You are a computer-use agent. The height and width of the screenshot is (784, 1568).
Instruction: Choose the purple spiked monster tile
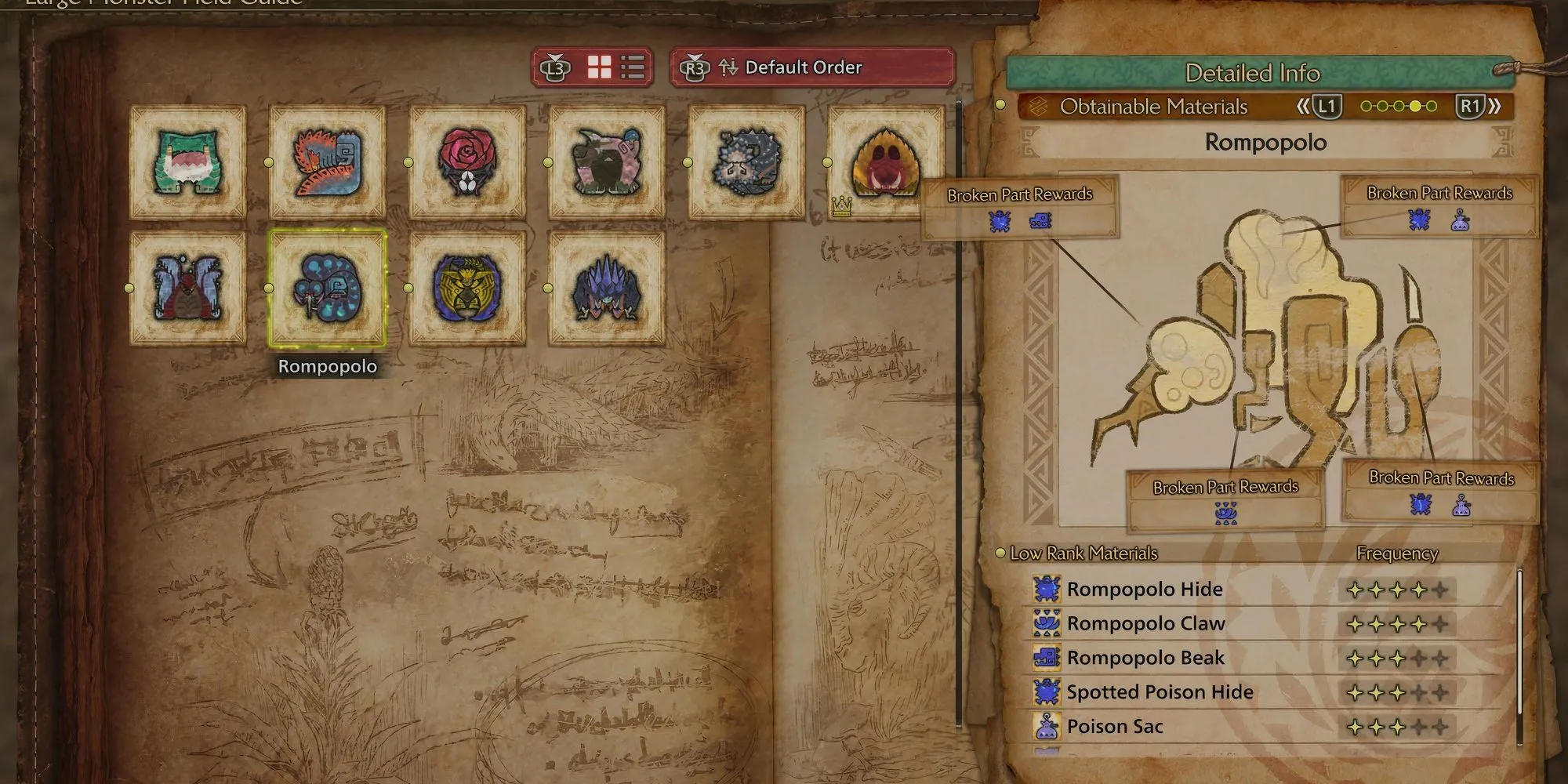[607, 289]
